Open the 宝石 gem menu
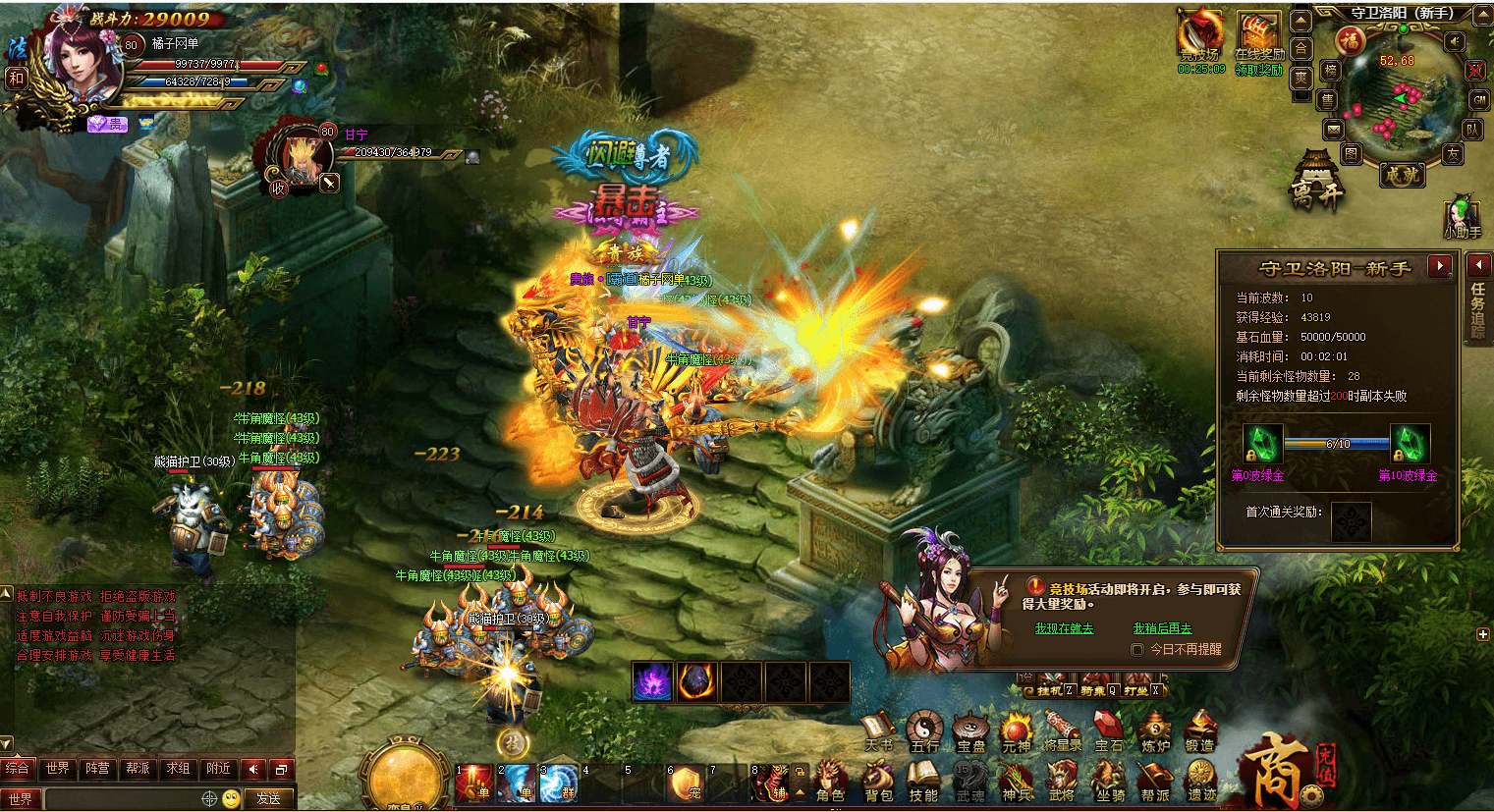This screenshot has width=1494, height=812. [x=1109, y=732]
